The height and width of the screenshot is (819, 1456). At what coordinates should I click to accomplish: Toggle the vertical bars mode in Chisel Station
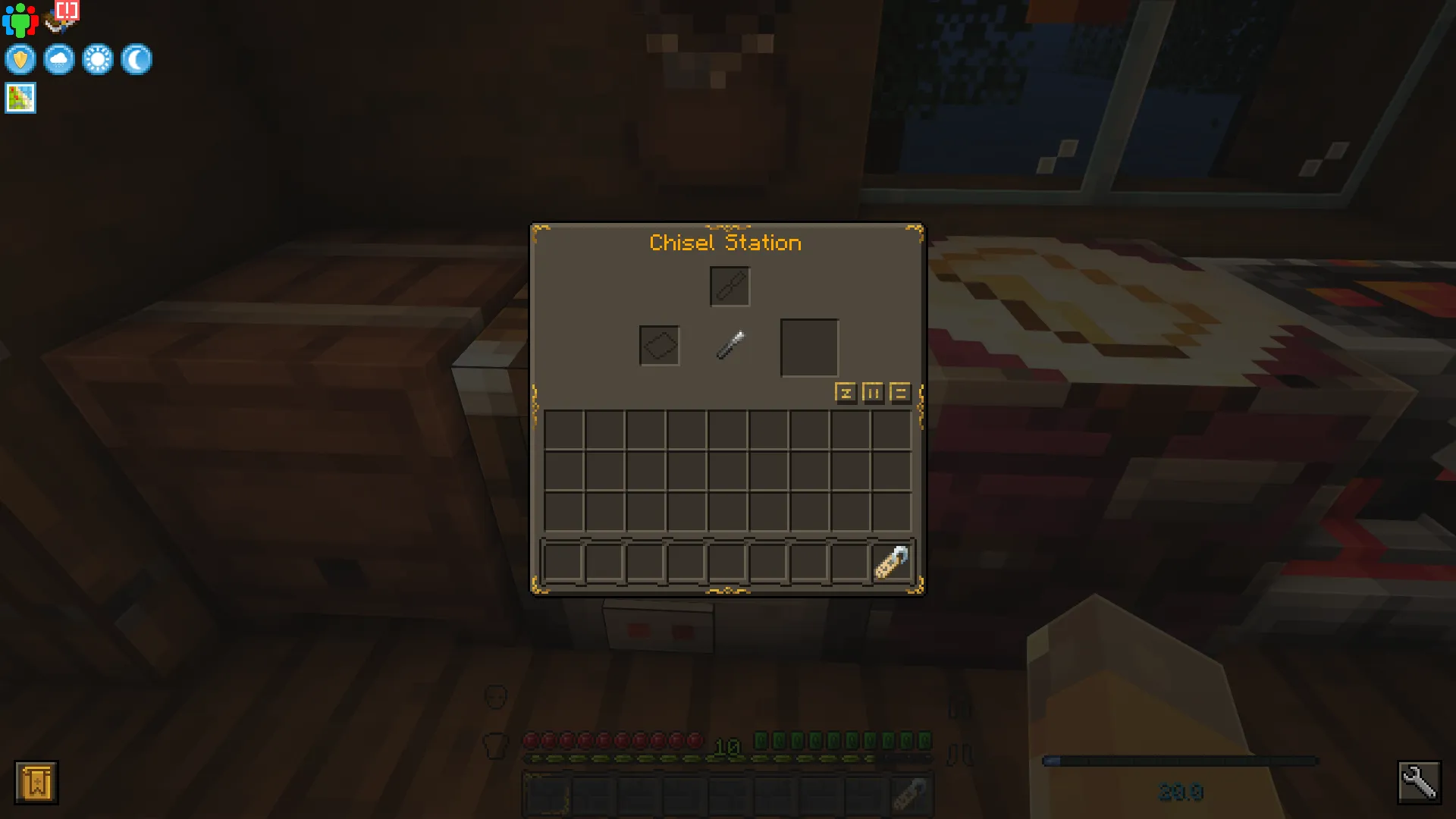[872, 394]
